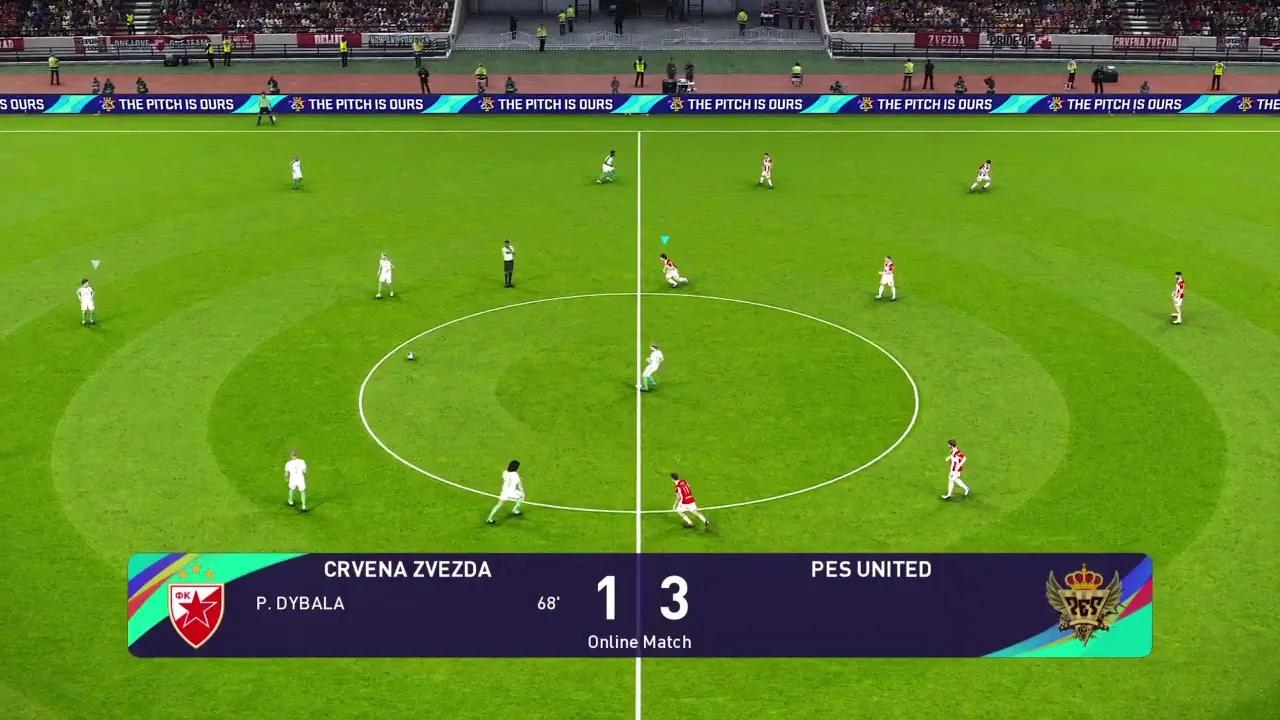Click the red stars above the Crvena Zvezda badge

196,572
